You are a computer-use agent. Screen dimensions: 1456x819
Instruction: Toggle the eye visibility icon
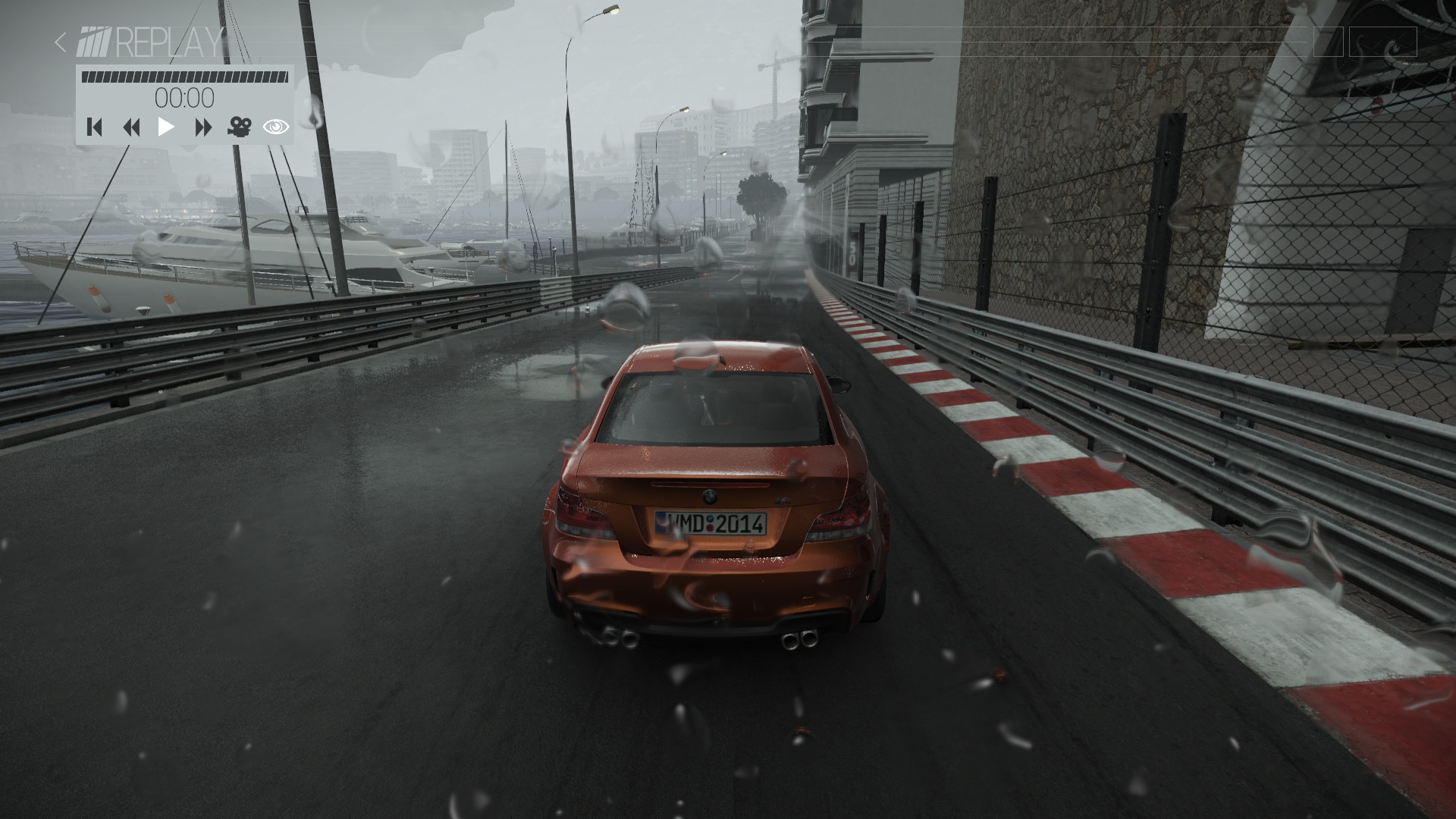tap(275, 127)
